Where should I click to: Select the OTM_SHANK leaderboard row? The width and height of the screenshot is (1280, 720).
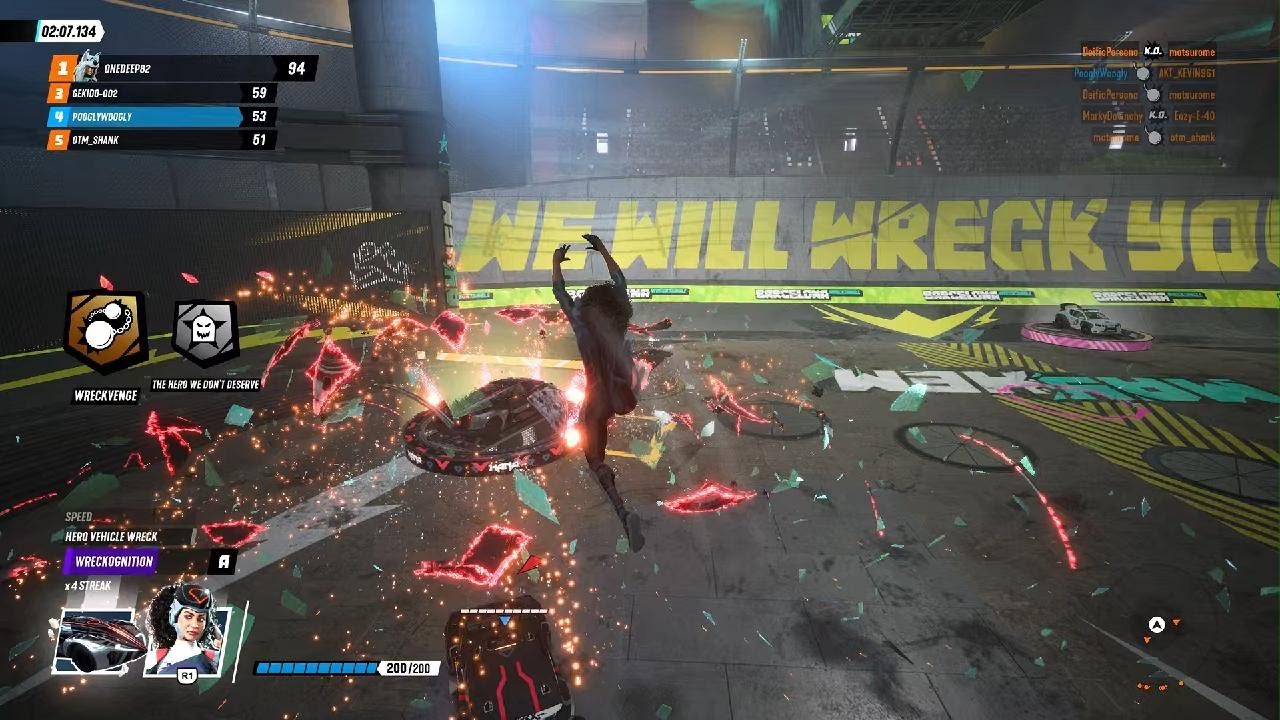coord(160,140)
